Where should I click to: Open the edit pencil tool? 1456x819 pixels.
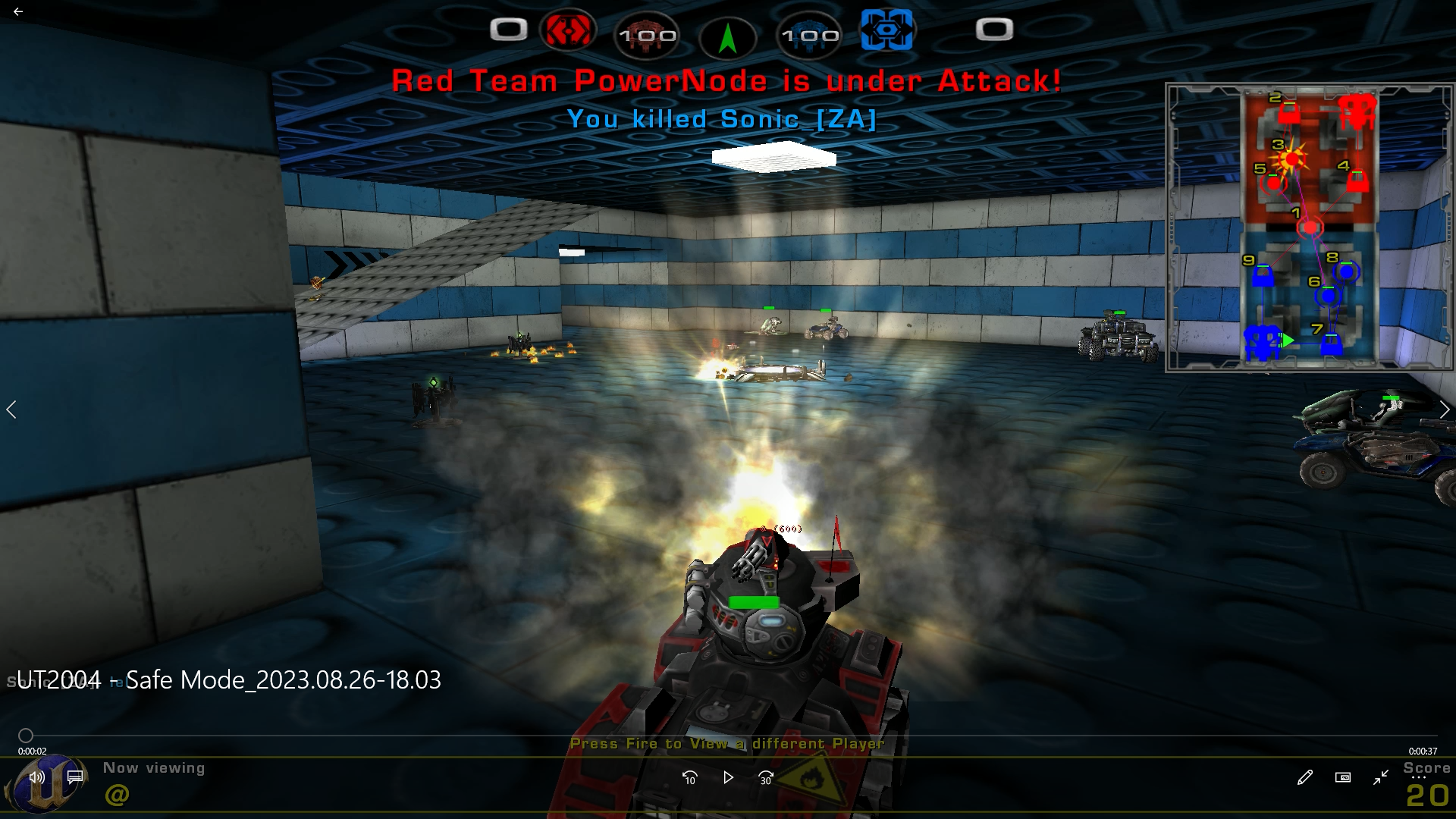[1304, 777]
